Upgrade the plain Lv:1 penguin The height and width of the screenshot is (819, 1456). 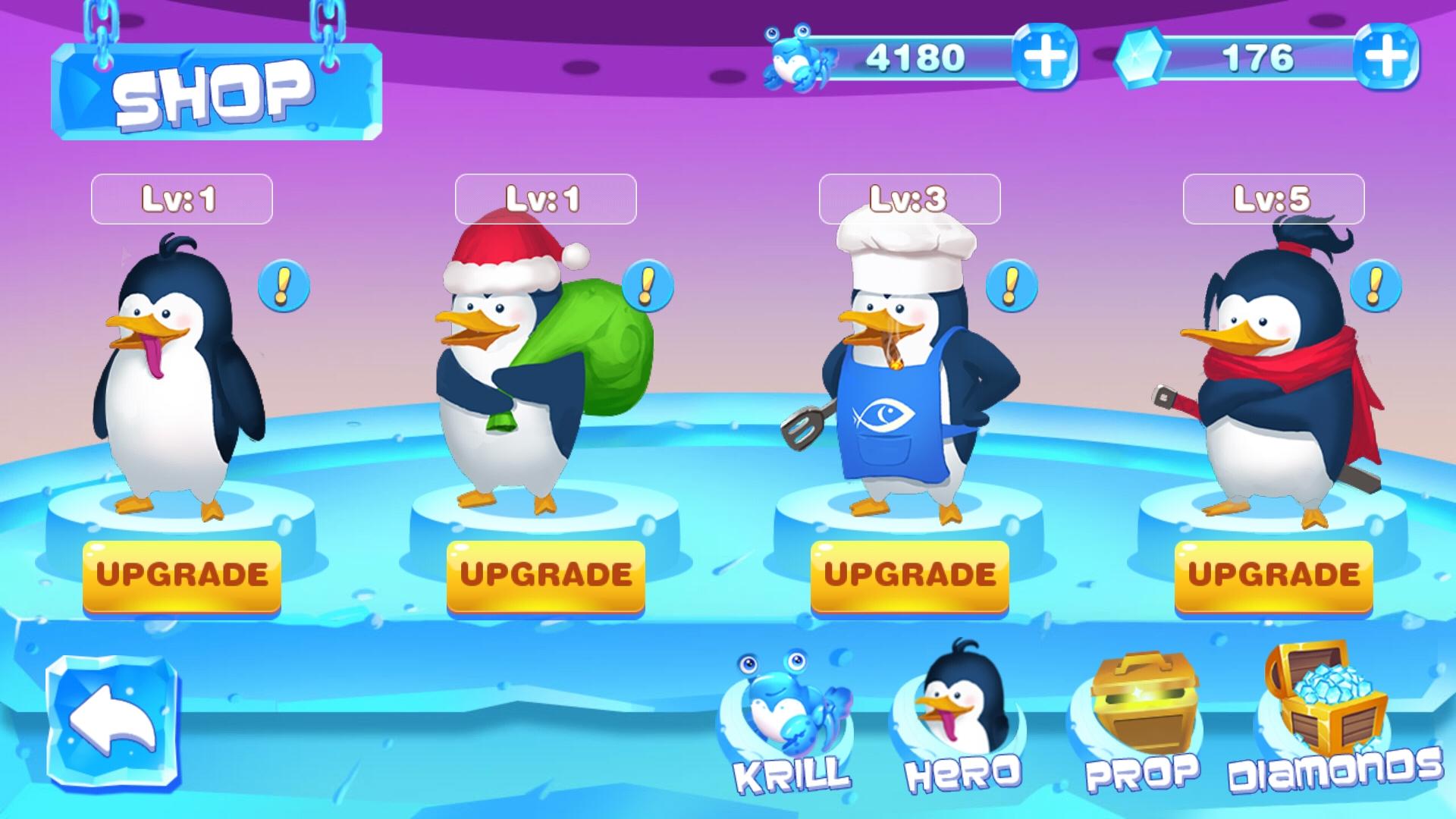click(181, 576)
